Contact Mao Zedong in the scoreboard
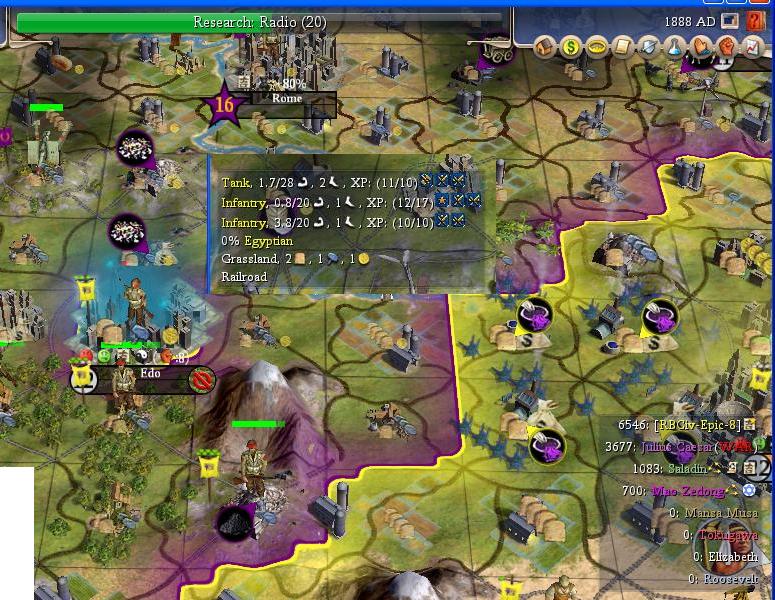This screenshot has width=775, height=600. [x=686, y=491]
